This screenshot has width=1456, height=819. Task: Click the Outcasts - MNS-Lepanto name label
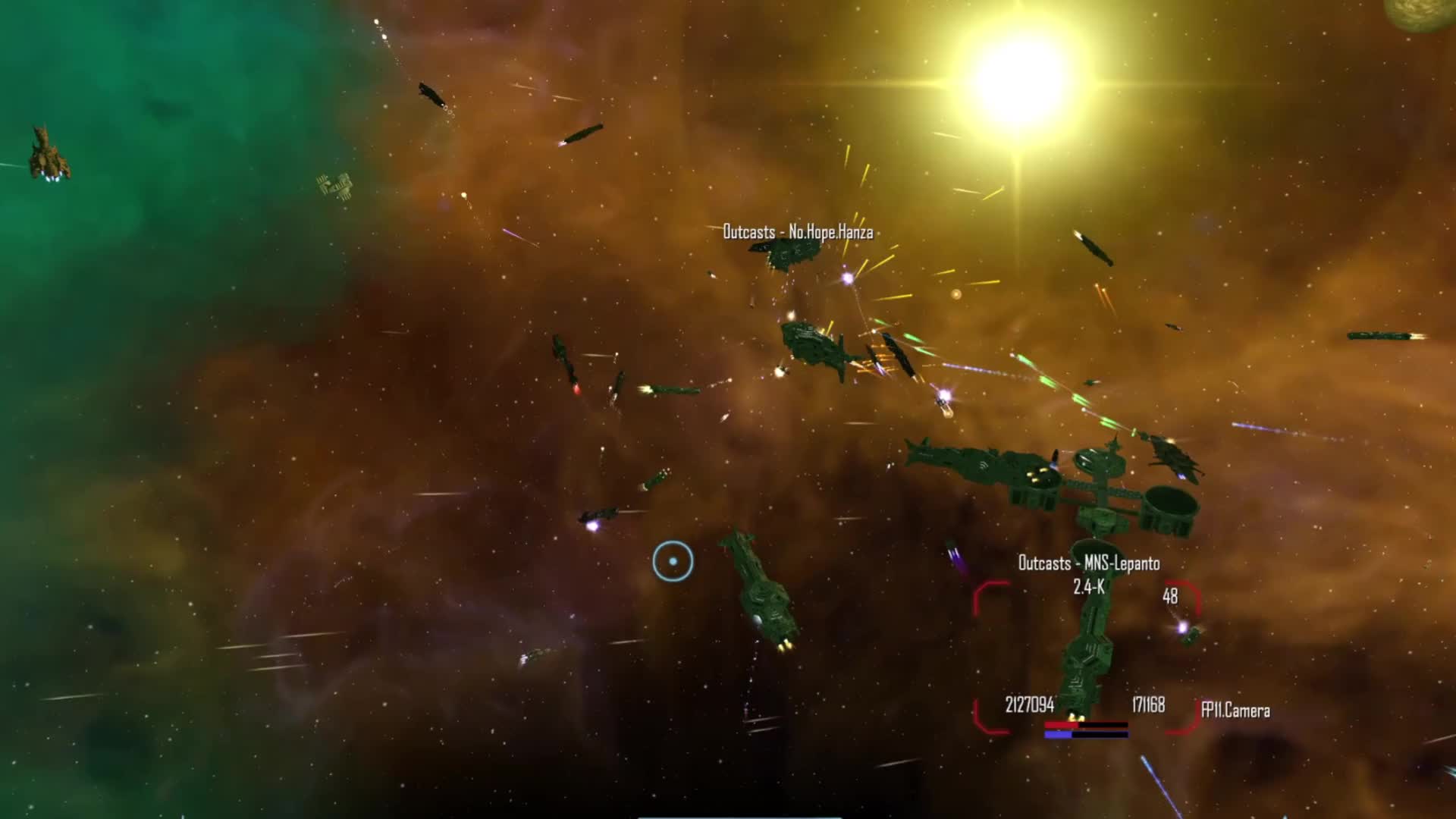(1088, 564)
